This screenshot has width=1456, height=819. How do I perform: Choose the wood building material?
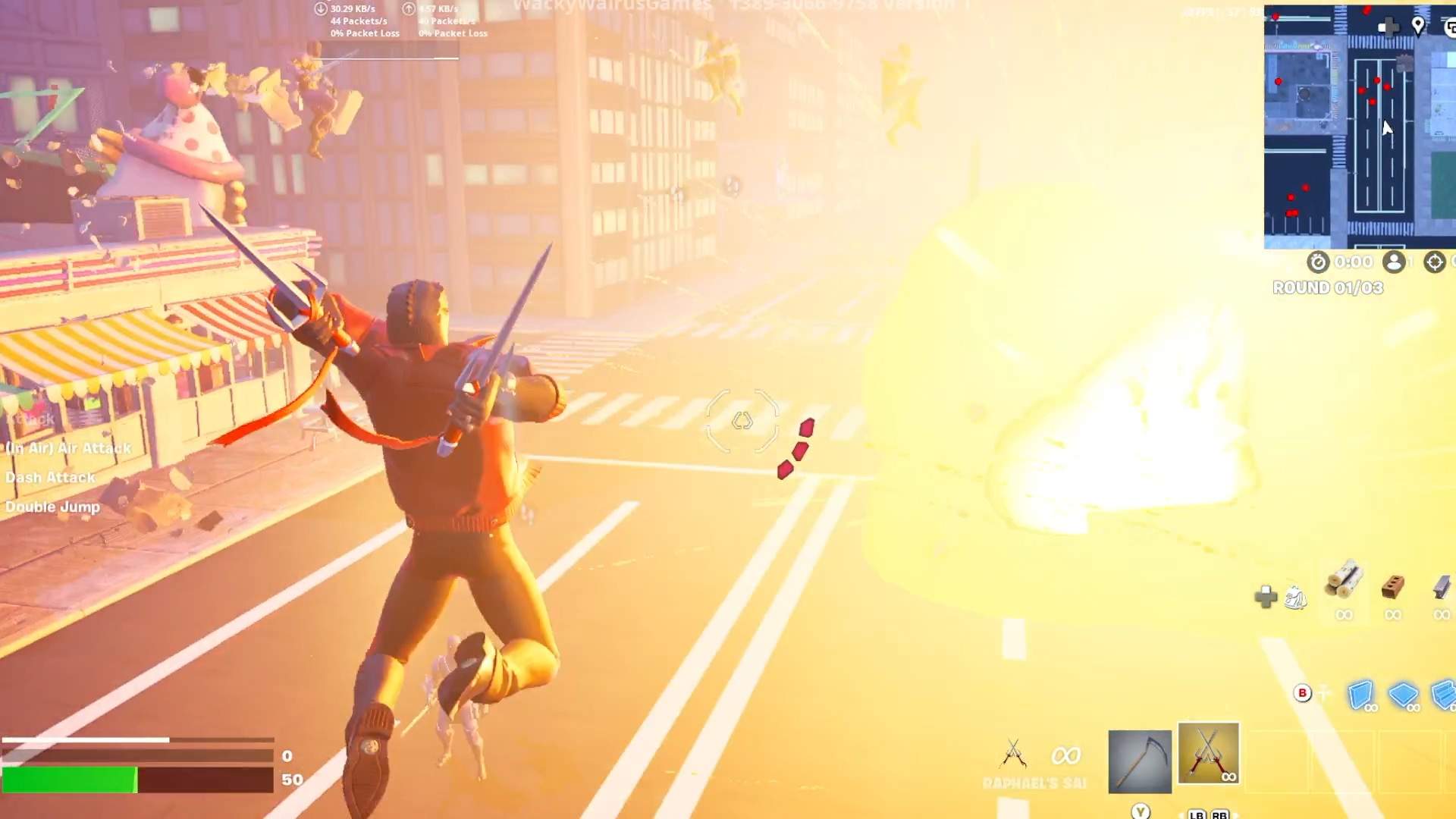(x=1344, y=582)
